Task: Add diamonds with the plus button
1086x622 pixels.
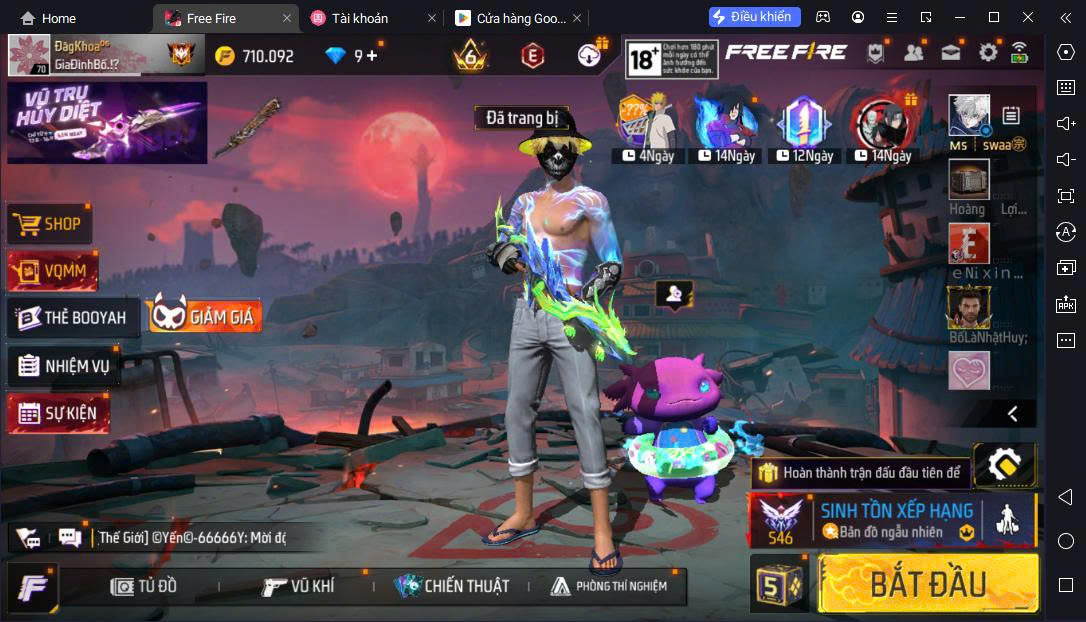Action: pos(373,56)
